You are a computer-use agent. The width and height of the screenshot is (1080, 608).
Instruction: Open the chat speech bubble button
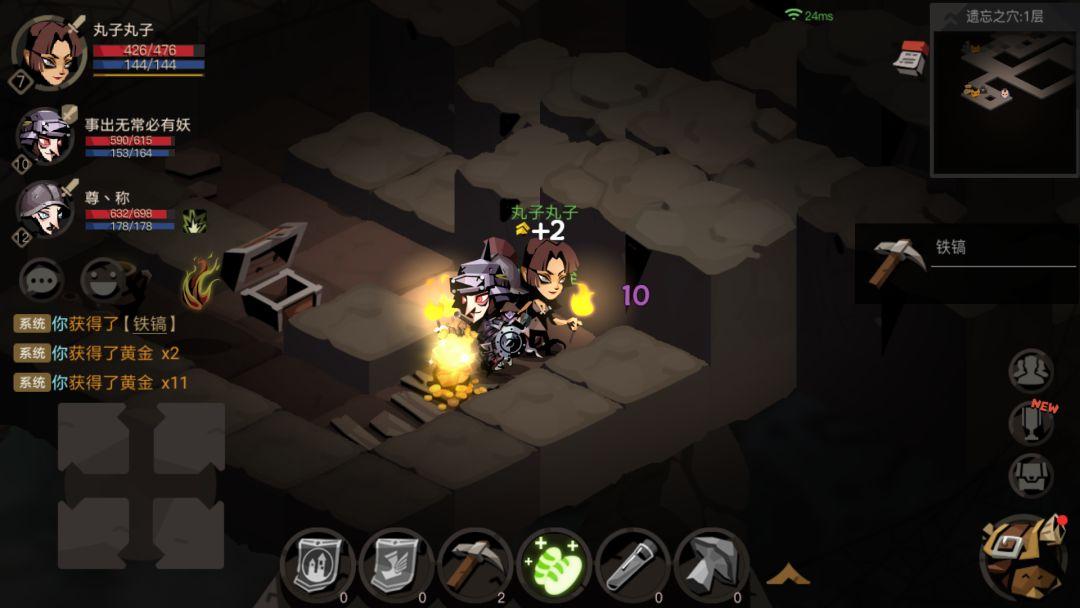(x=42, y=281)
